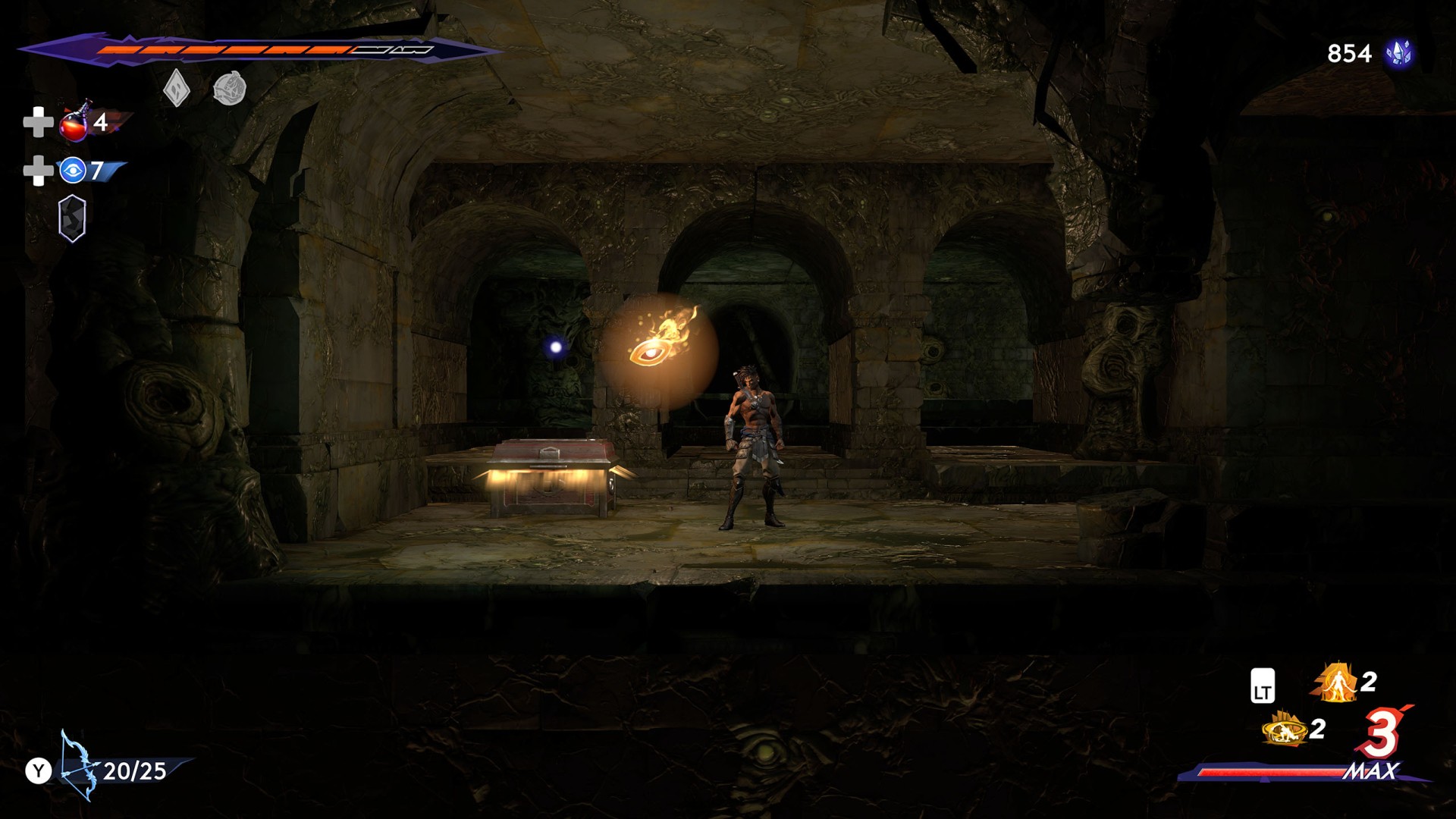Select the bow weapon icon
This screenshot has width=1456, height=819.
79,766
